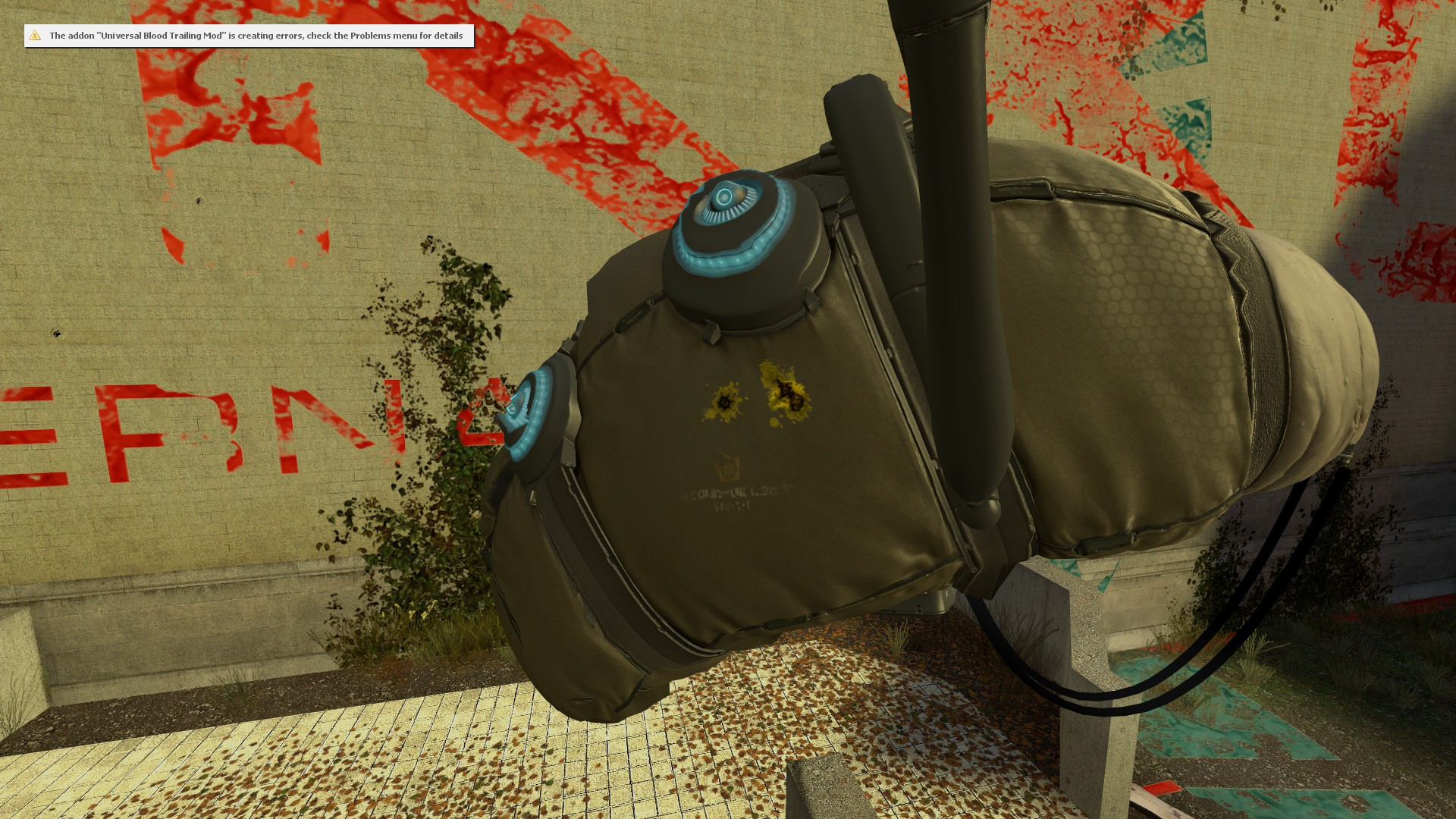The height and width of the screenshot is (819, 1456).
Task: Select the quoted addon name in the banner
Action: click(162, 35)
